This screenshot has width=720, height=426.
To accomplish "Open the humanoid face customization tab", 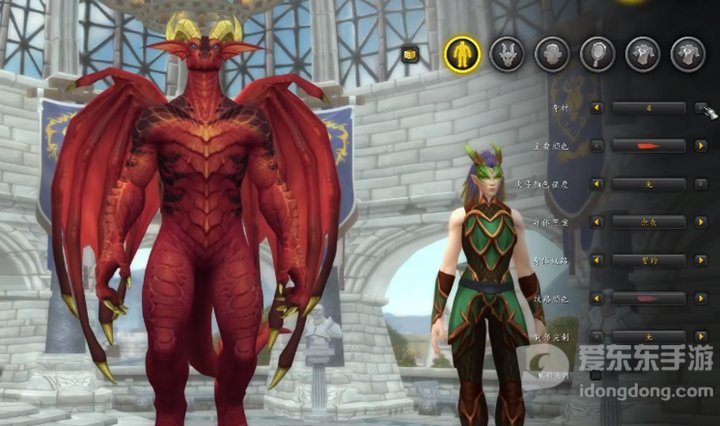I will click(552, 53).
